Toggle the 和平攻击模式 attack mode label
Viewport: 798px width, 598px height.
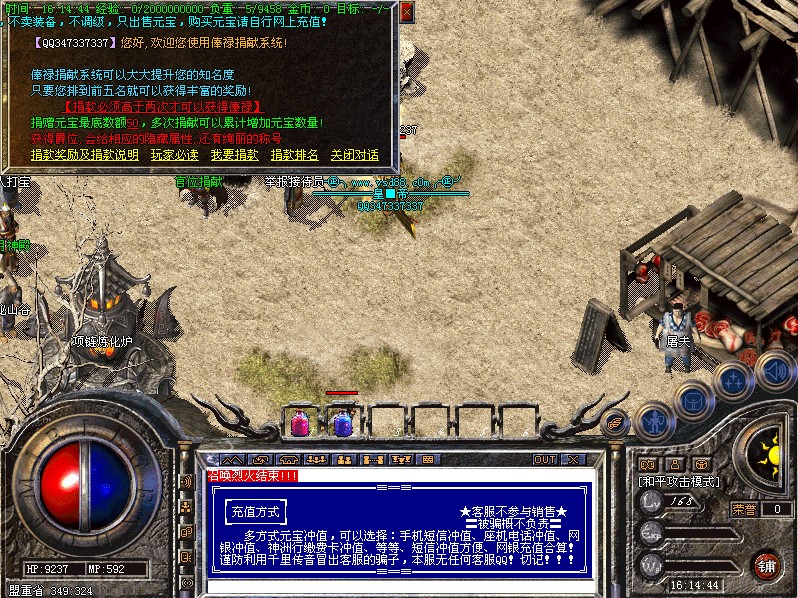676,481
